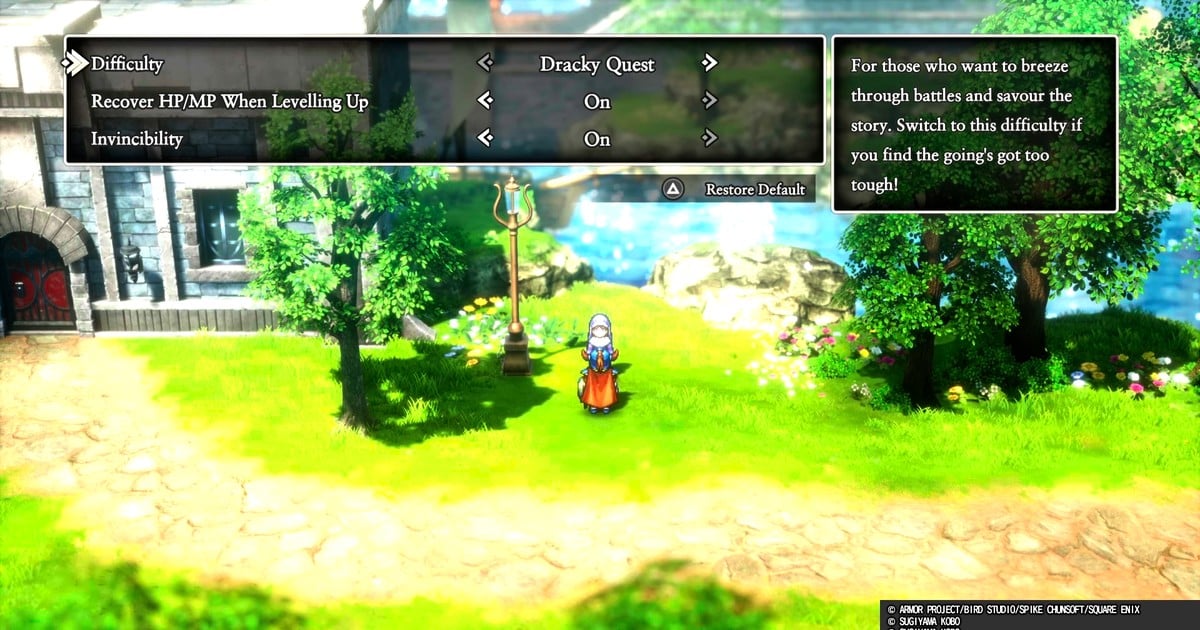Select the Difficulty setting row
Screen dimensions: 1200x630
(x=127, y=64)
